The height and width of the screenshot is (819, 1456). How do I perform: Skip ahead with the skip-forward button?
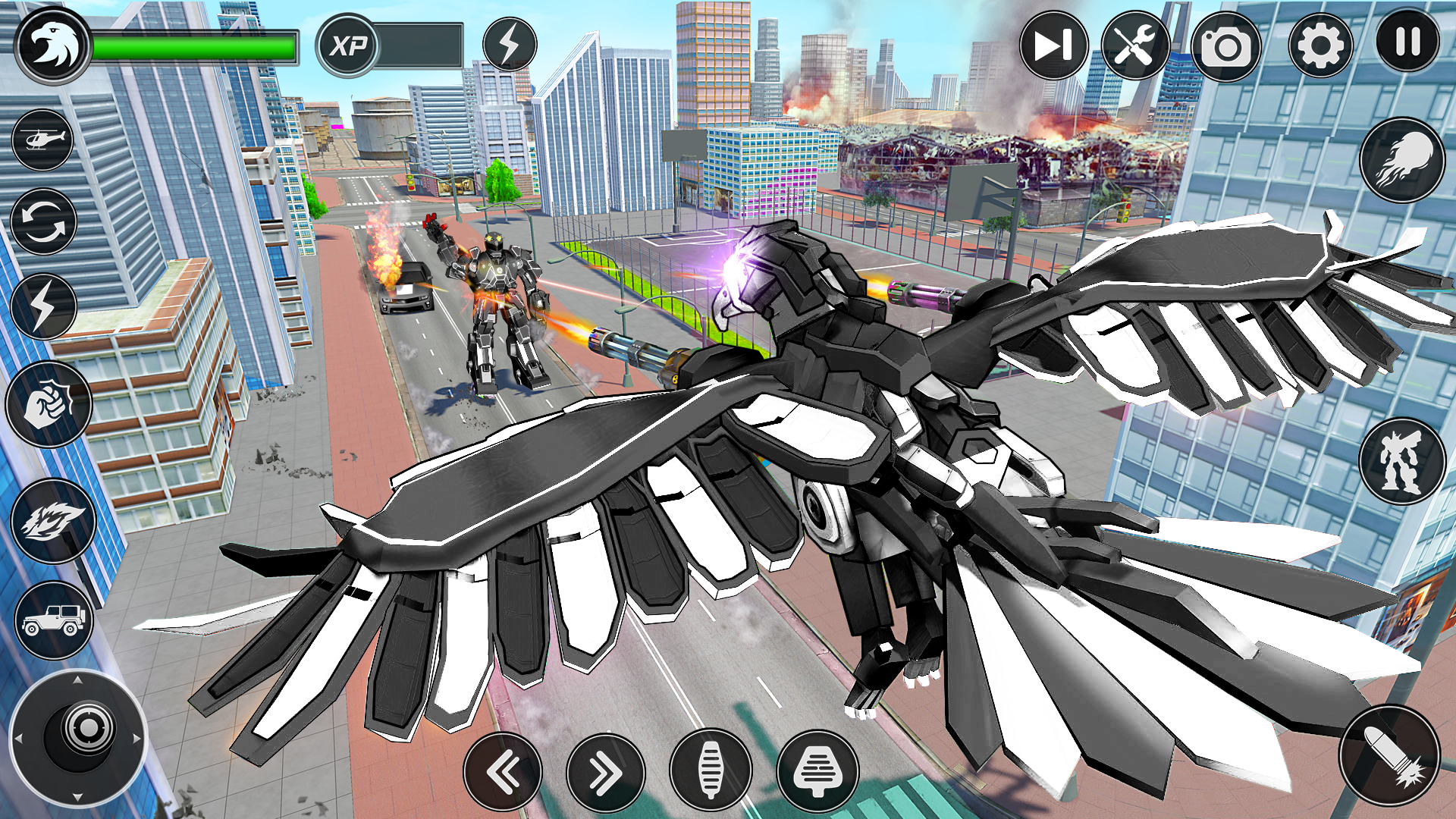[1053, 45]
